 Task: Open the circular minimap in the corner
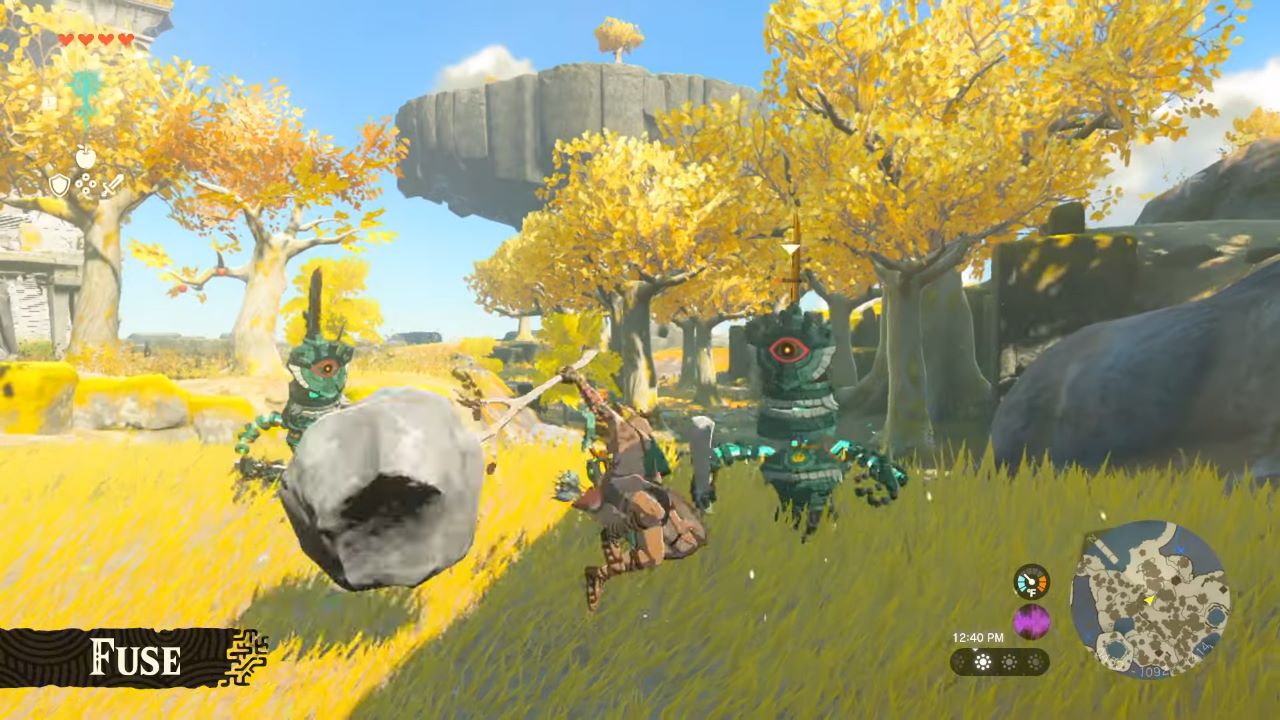point(1150,600)
